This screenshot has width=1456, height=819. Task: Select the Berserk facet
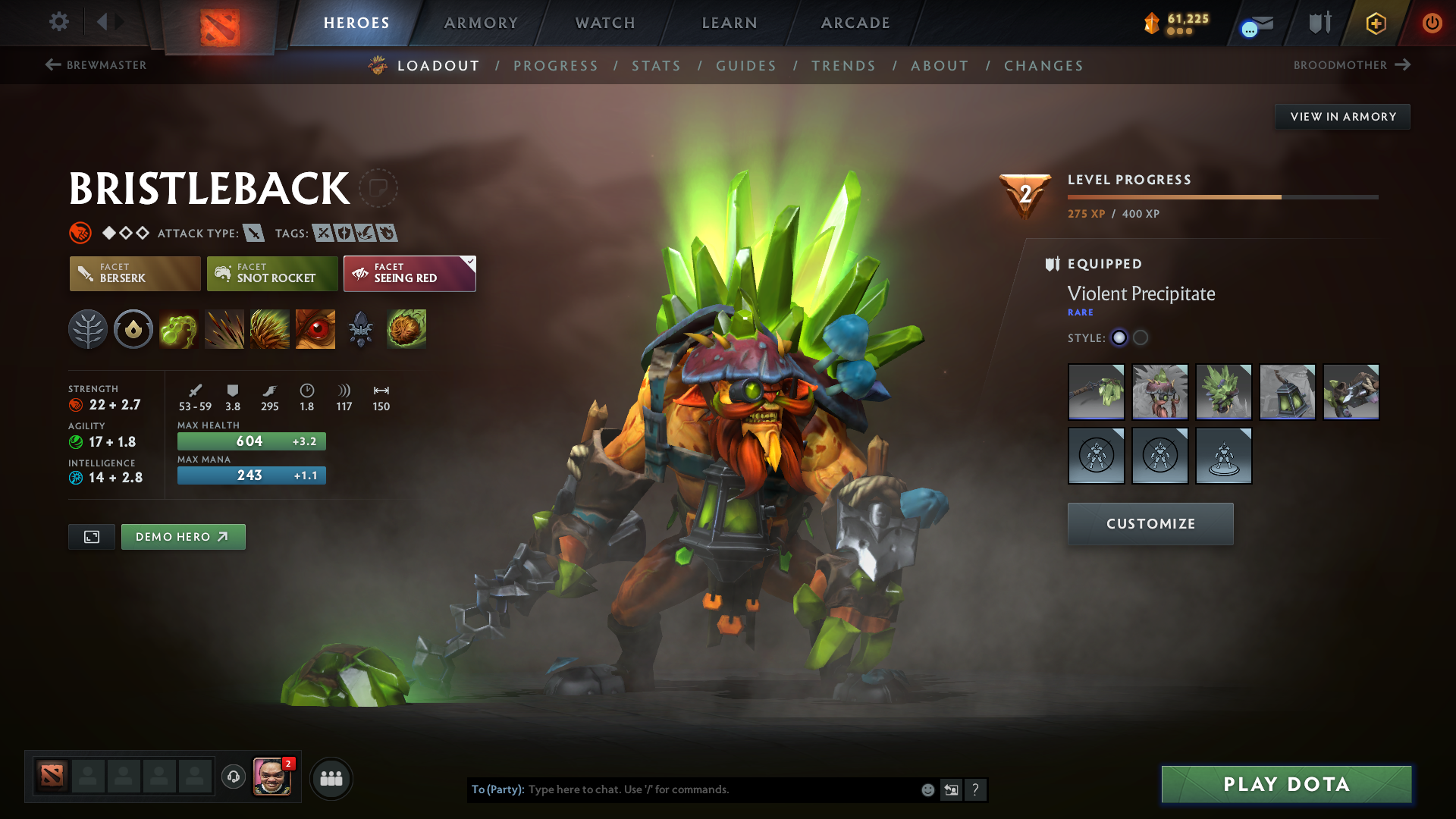click(x=134, y=273)
